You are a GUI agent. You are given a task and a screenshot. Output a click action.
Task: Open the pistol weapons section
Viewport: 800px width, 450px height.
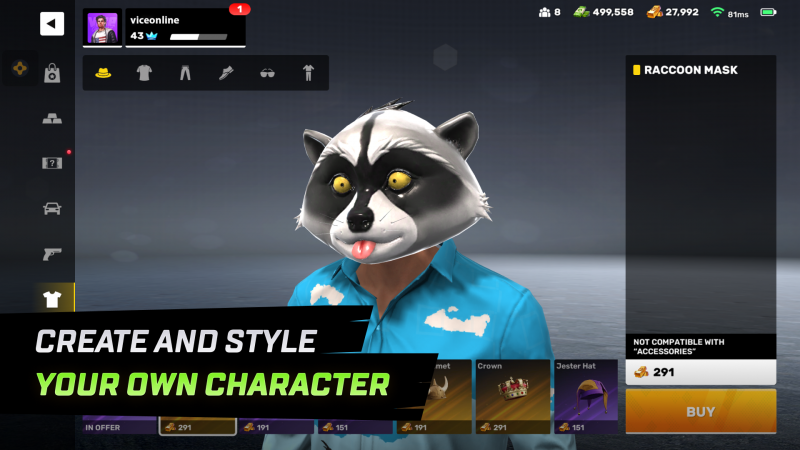coord(52,253)
